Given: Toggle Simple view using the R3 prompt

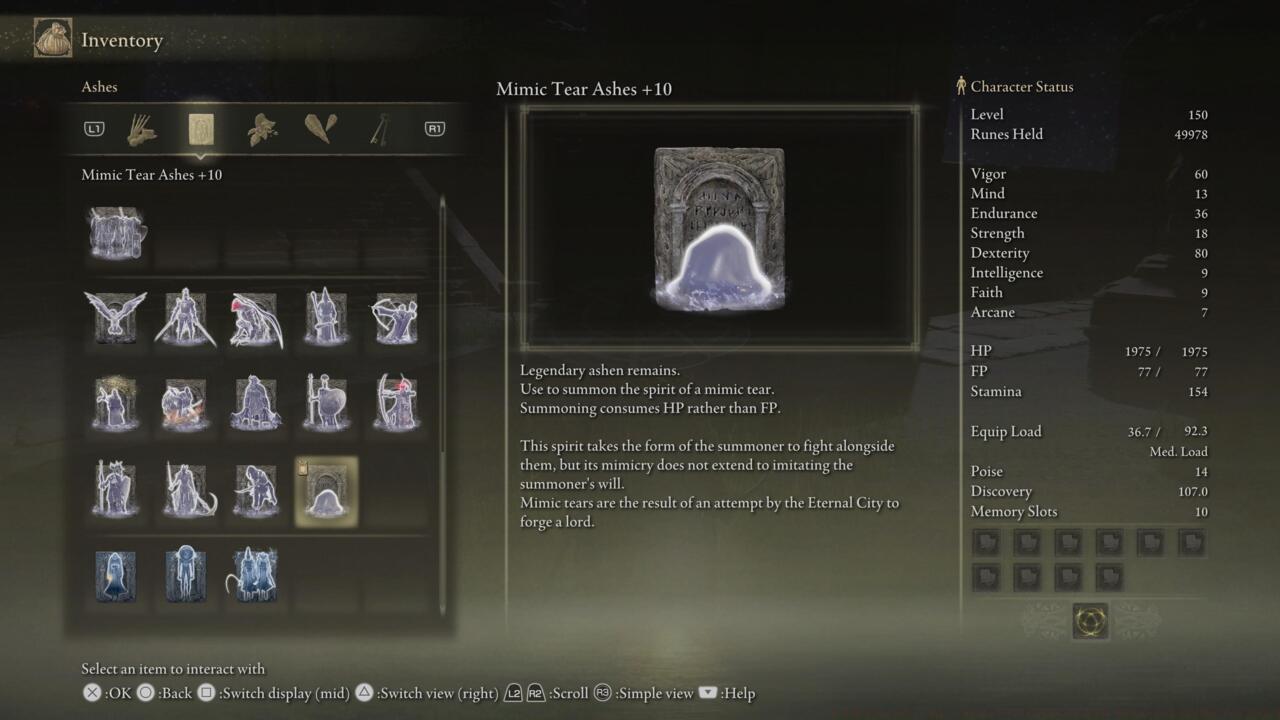Looking at the screenshot, I should [601, 693].
